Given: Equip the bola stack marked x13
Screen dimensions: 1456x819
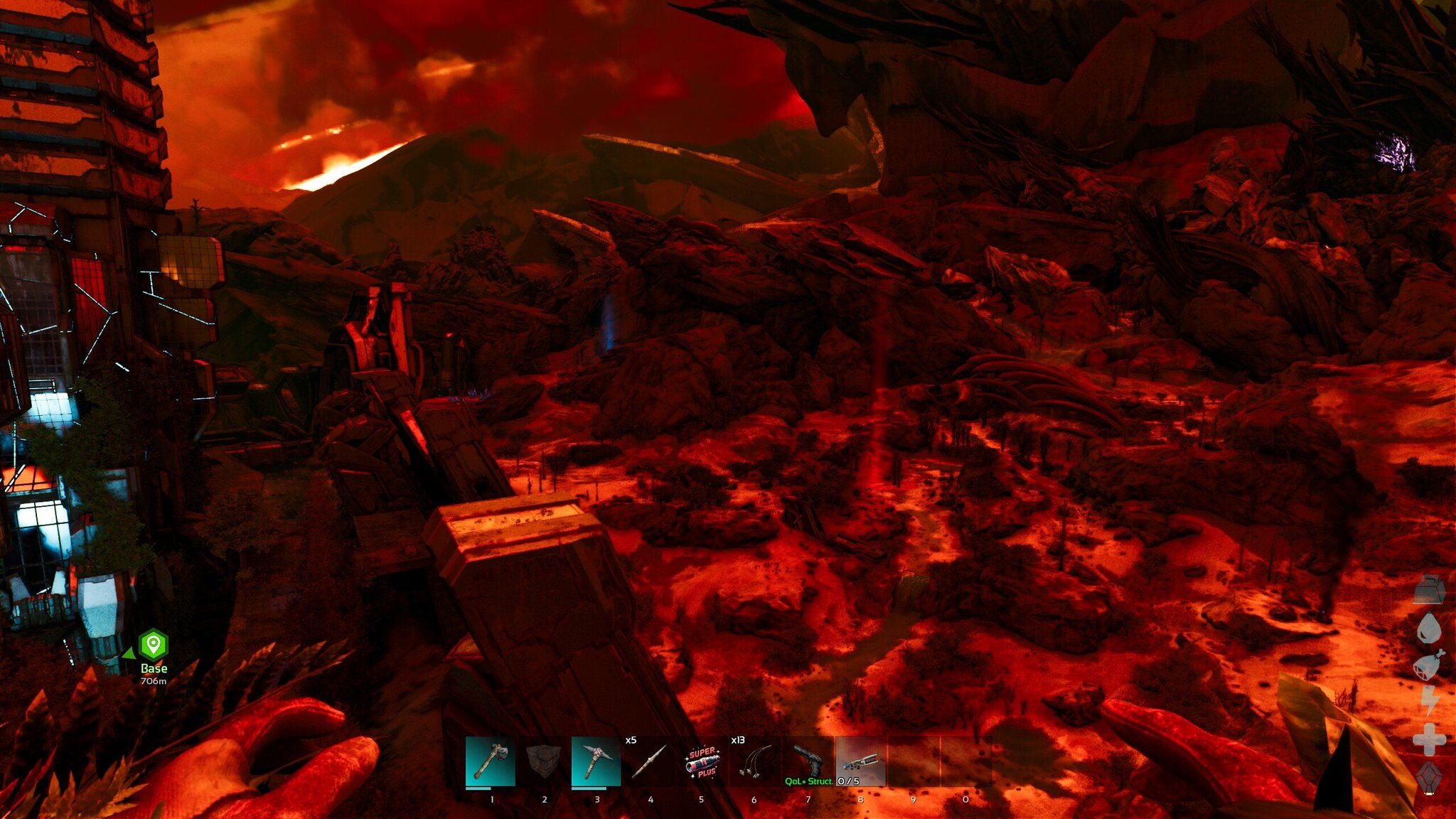Looking at the screenshot, I should coord(754,761).
